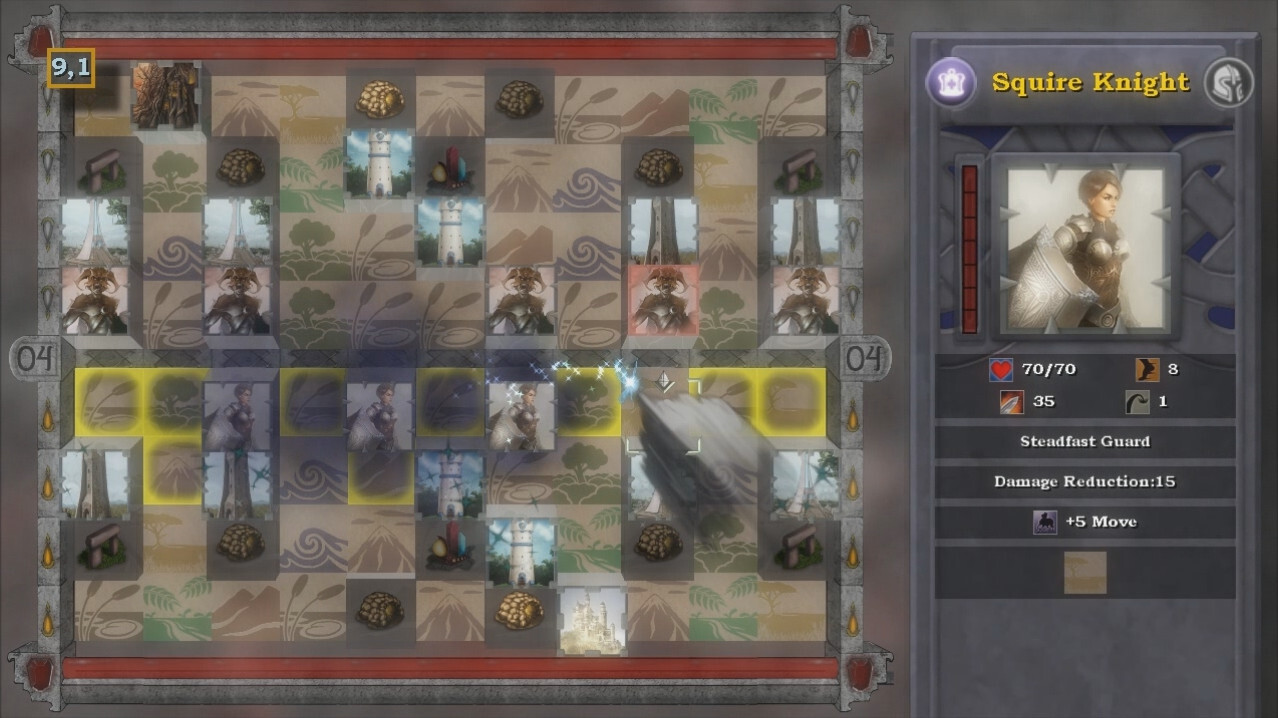The width and height of the screenshot is (1278, 718).
Task: Select the tree creature tile on the board
Action: point(165,94)
